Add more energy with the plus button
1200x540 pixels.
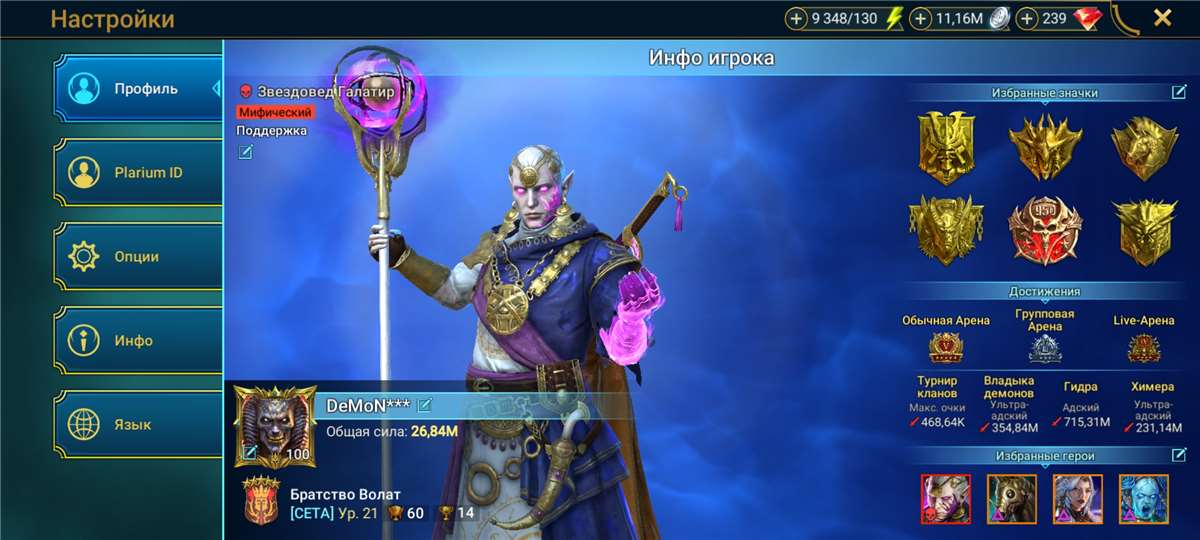[x=796, y=18]
